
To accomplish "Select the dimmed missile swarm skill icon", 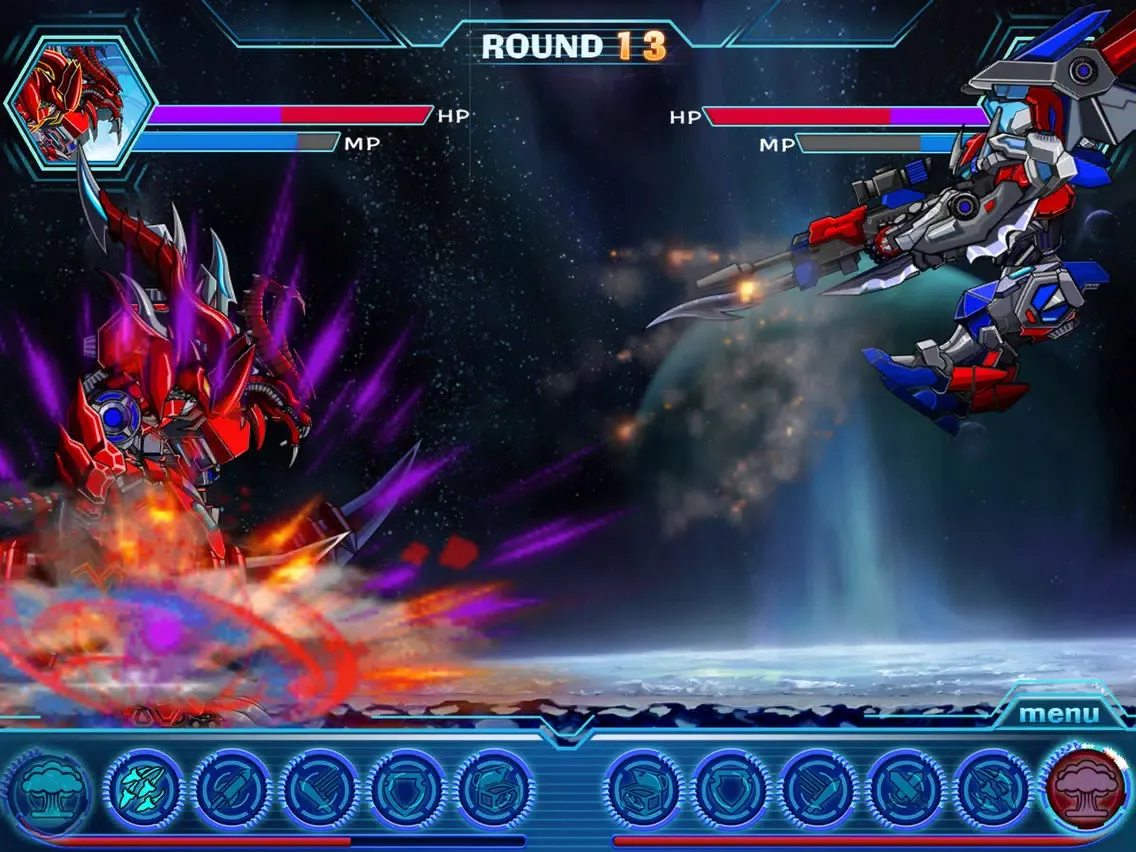I will point(993,789).
